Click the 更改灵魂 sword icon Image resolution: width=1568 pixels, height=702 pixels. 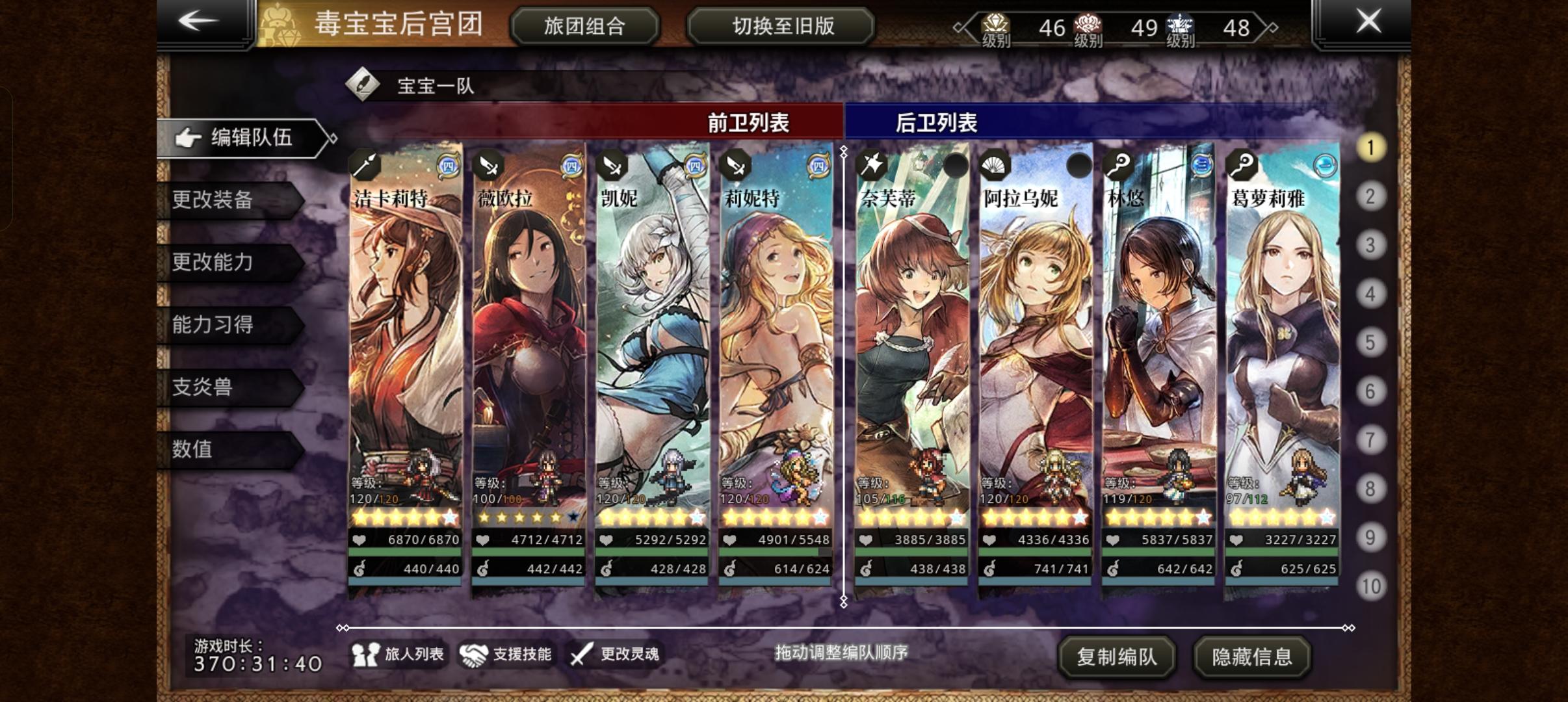tap(581, 656)
